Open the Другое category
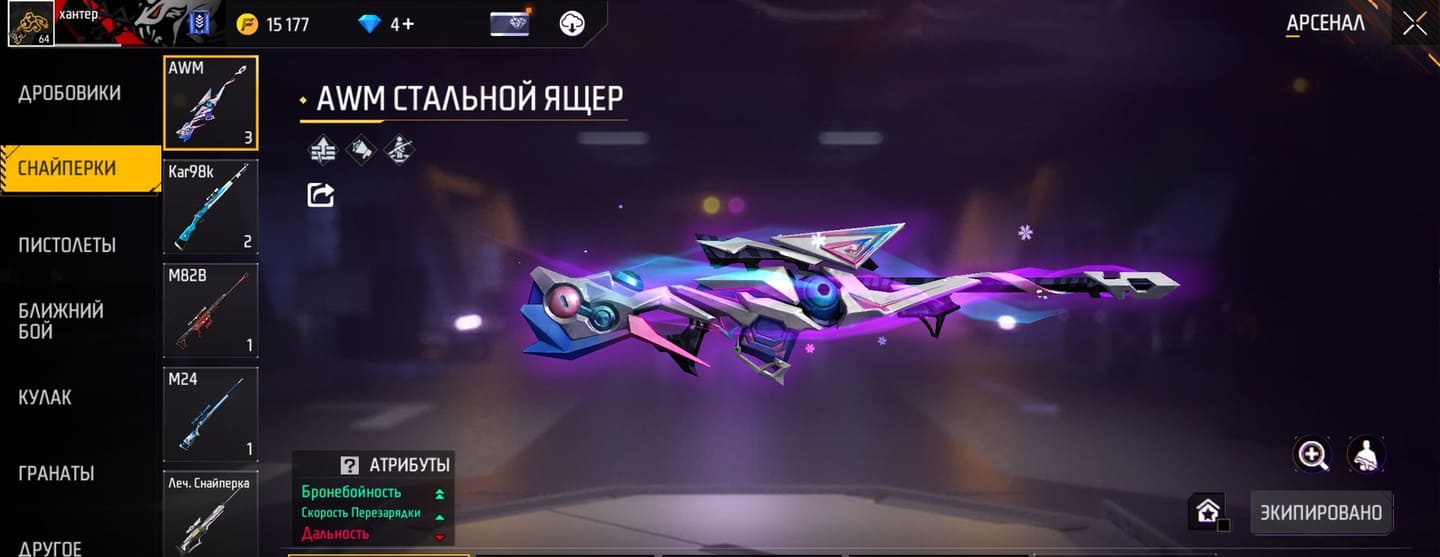 pos(50,547)
